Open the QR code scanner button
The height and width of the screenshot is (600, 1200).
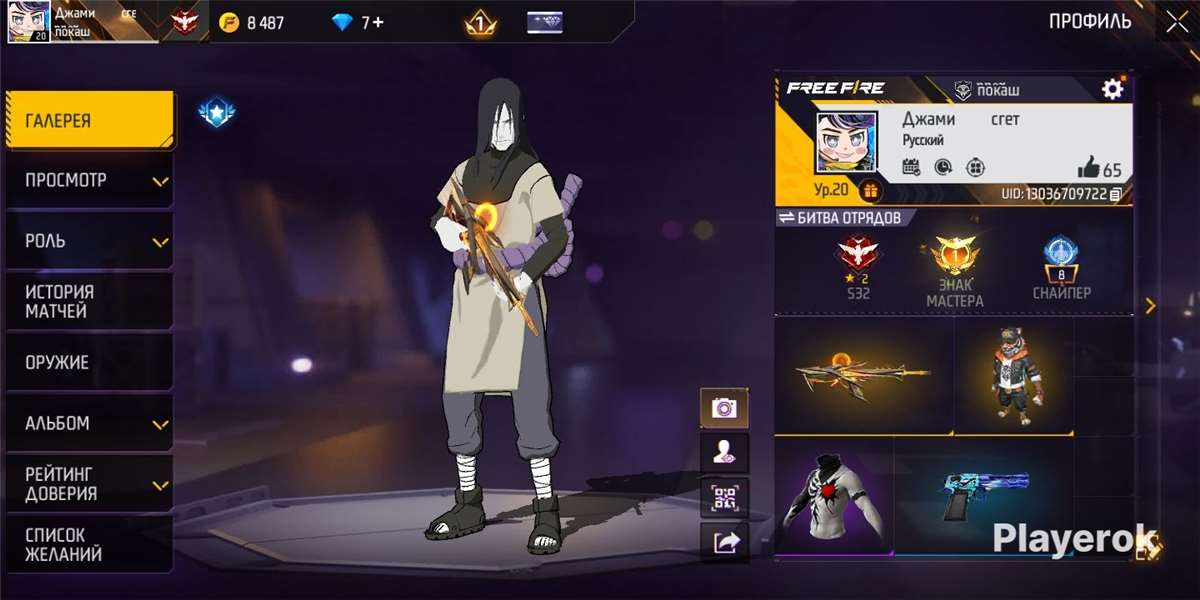pos(724,497)
